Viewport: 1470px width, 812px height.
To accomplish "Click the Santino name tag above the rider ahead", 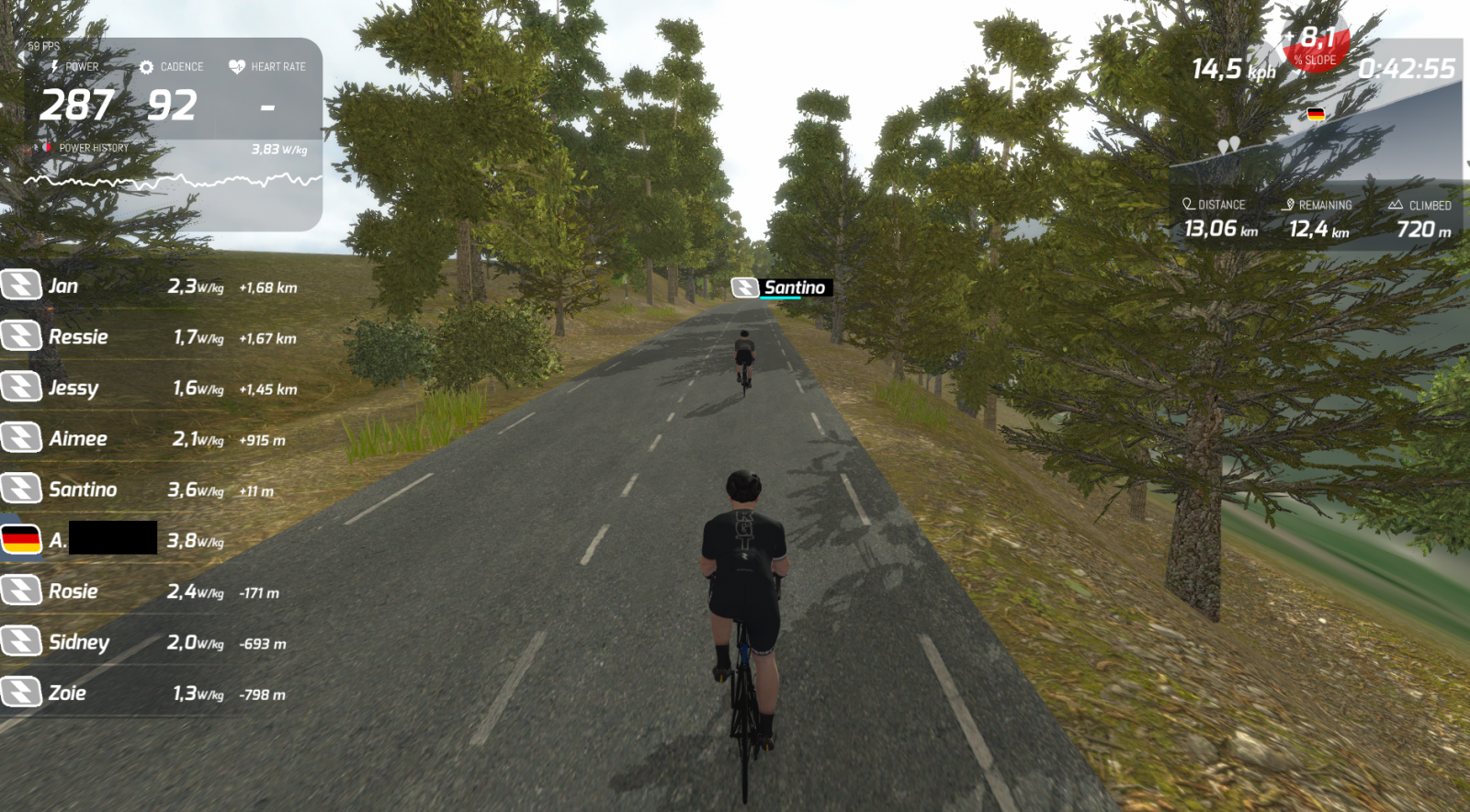I will 783,288.
